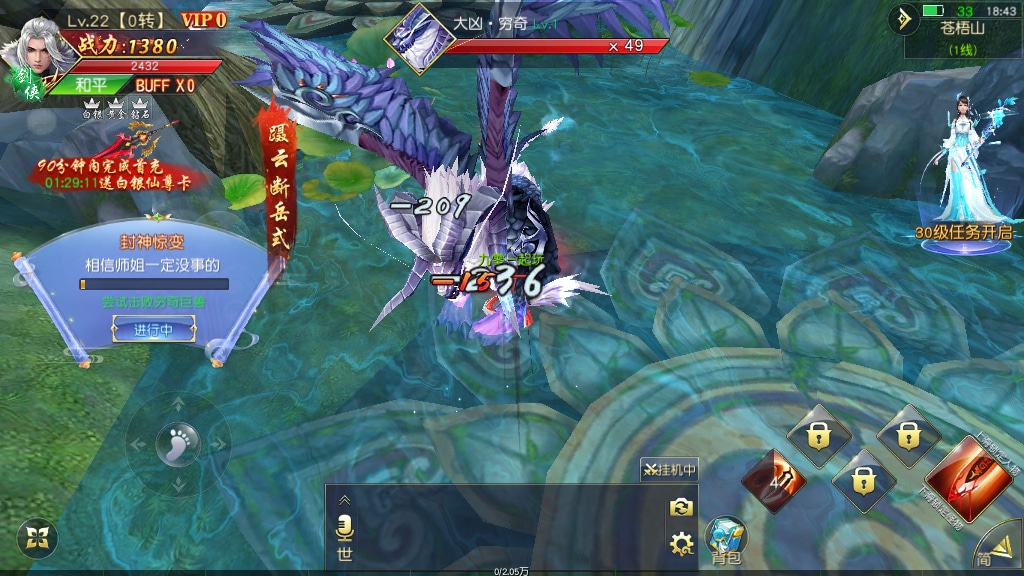The width and height of the screenshot is (1024, 576).
Task: Open the gear settings icon
Action: coord(682,544)
